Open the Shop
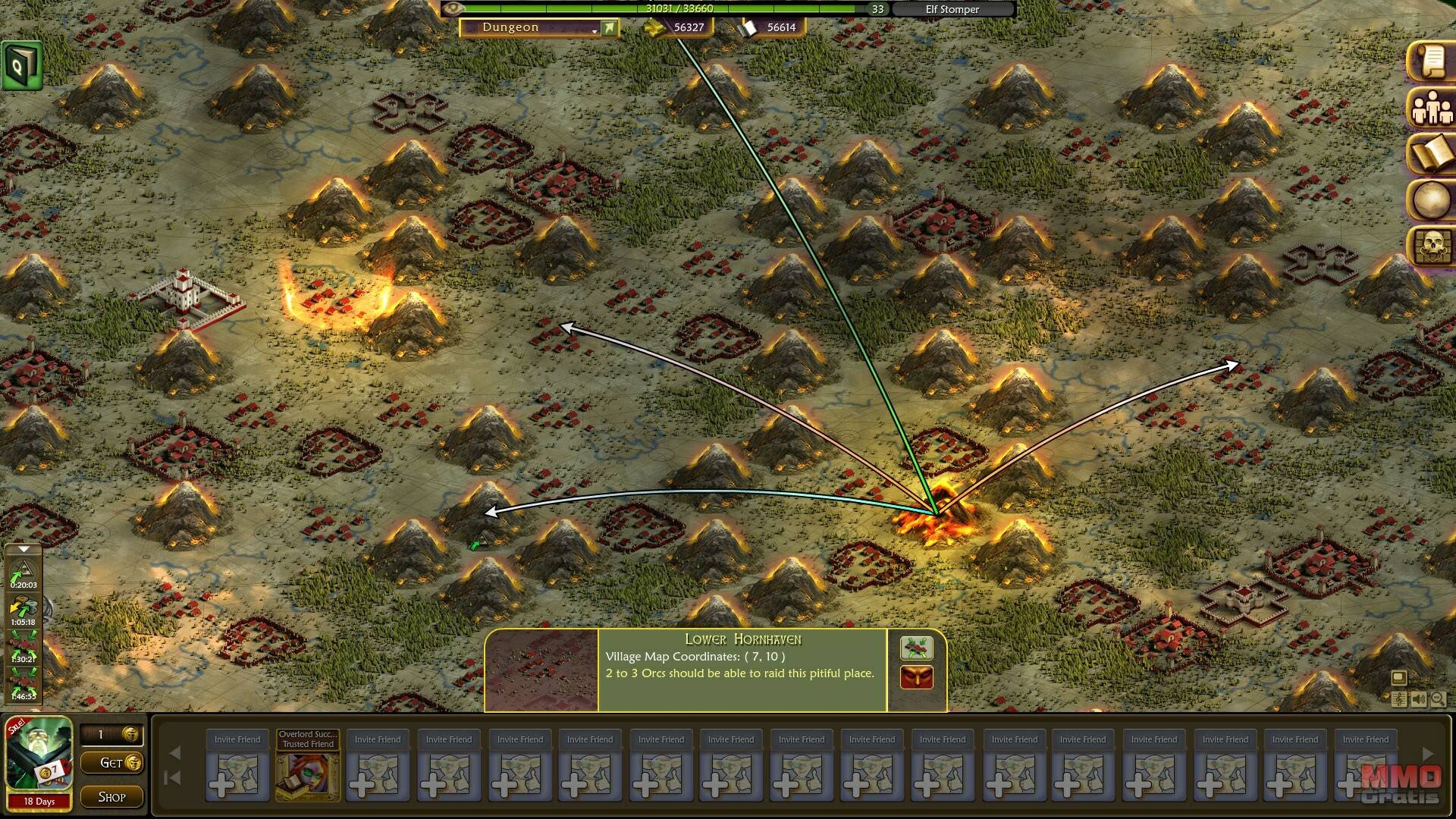 click(112, 797)
